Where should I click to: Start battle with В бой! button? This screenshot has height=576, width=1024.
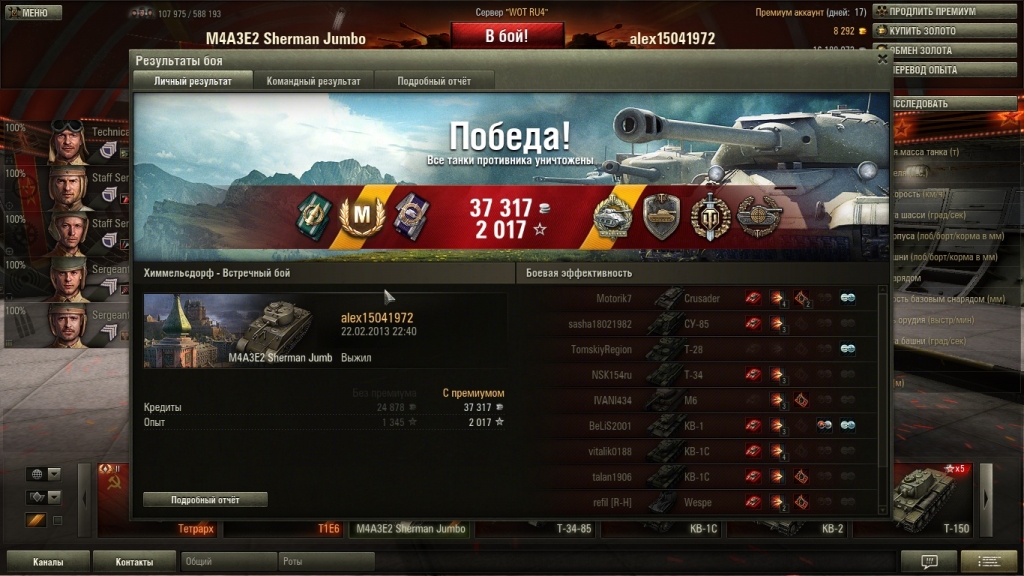pos(507,36)
